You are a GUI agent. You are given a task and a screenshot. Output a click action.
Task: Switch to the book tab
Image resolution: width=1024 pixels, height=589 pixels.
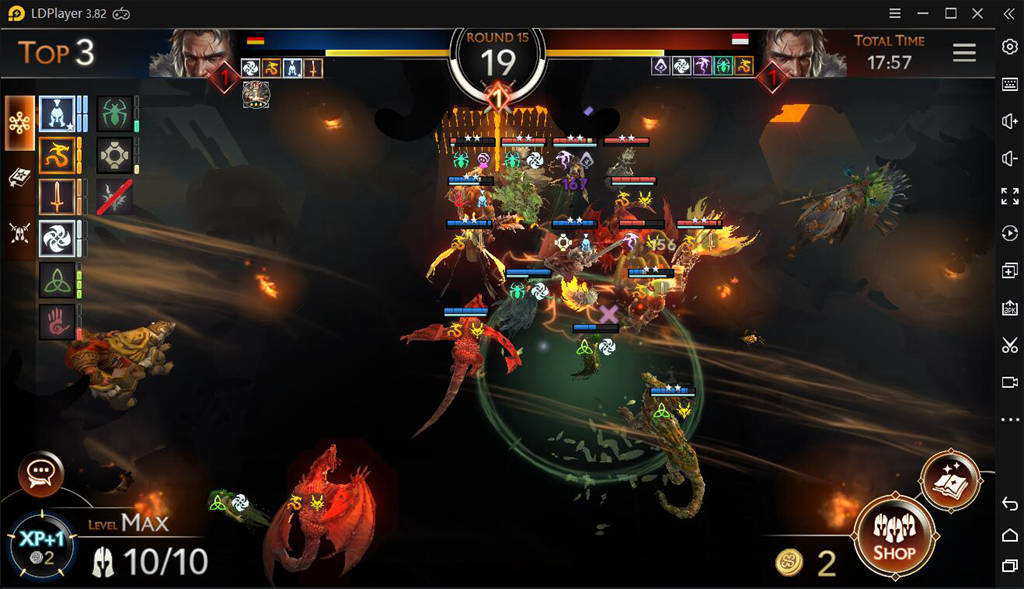pyautogui.click(x=19, y=178)
